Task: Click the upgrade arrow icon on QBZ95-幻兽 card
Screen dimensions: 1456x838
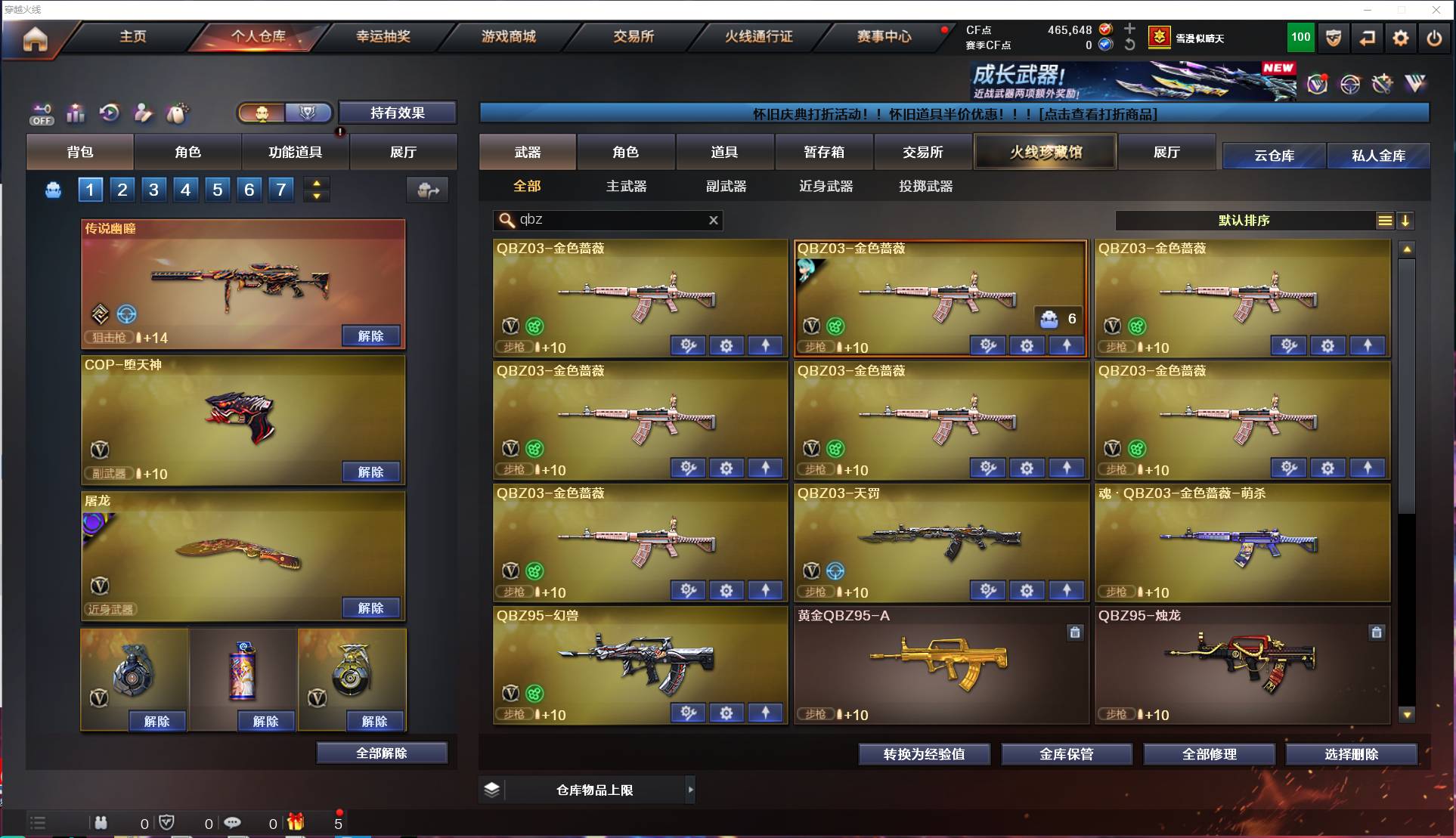Action: [x=766, y=713]
